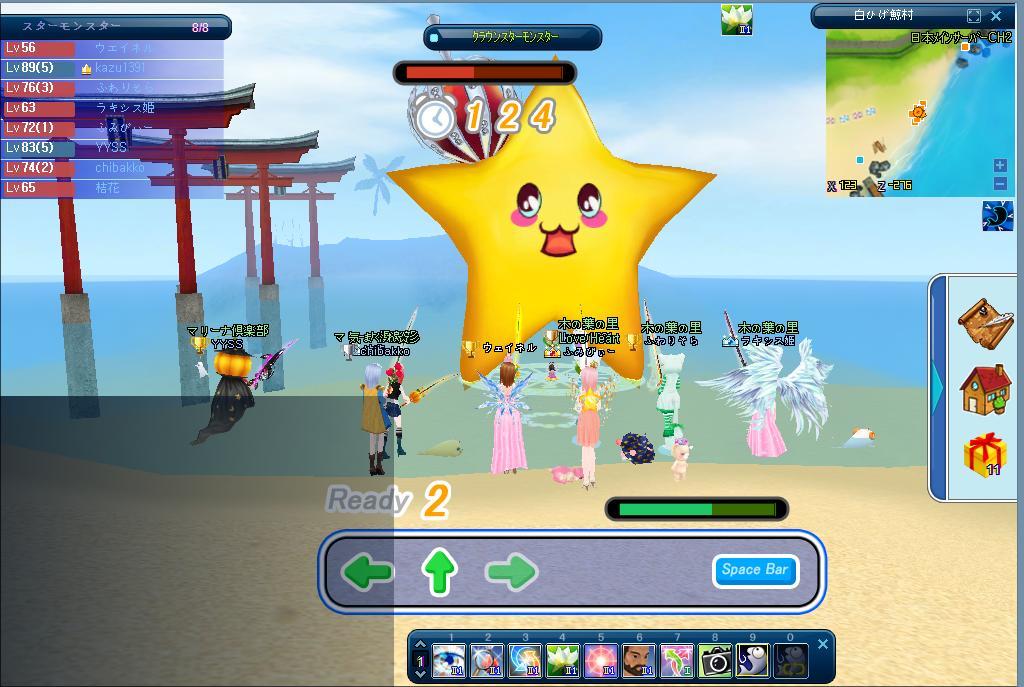This screenshot has height=687, width=1024.
Task: Click the lotus buff icon at top
Action: [737, 19]
